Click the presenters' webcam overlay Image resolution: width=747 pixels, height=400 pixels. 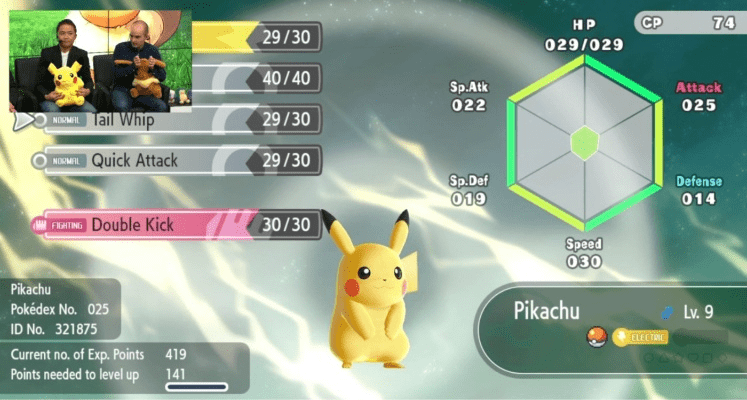[x=96, y=60]
